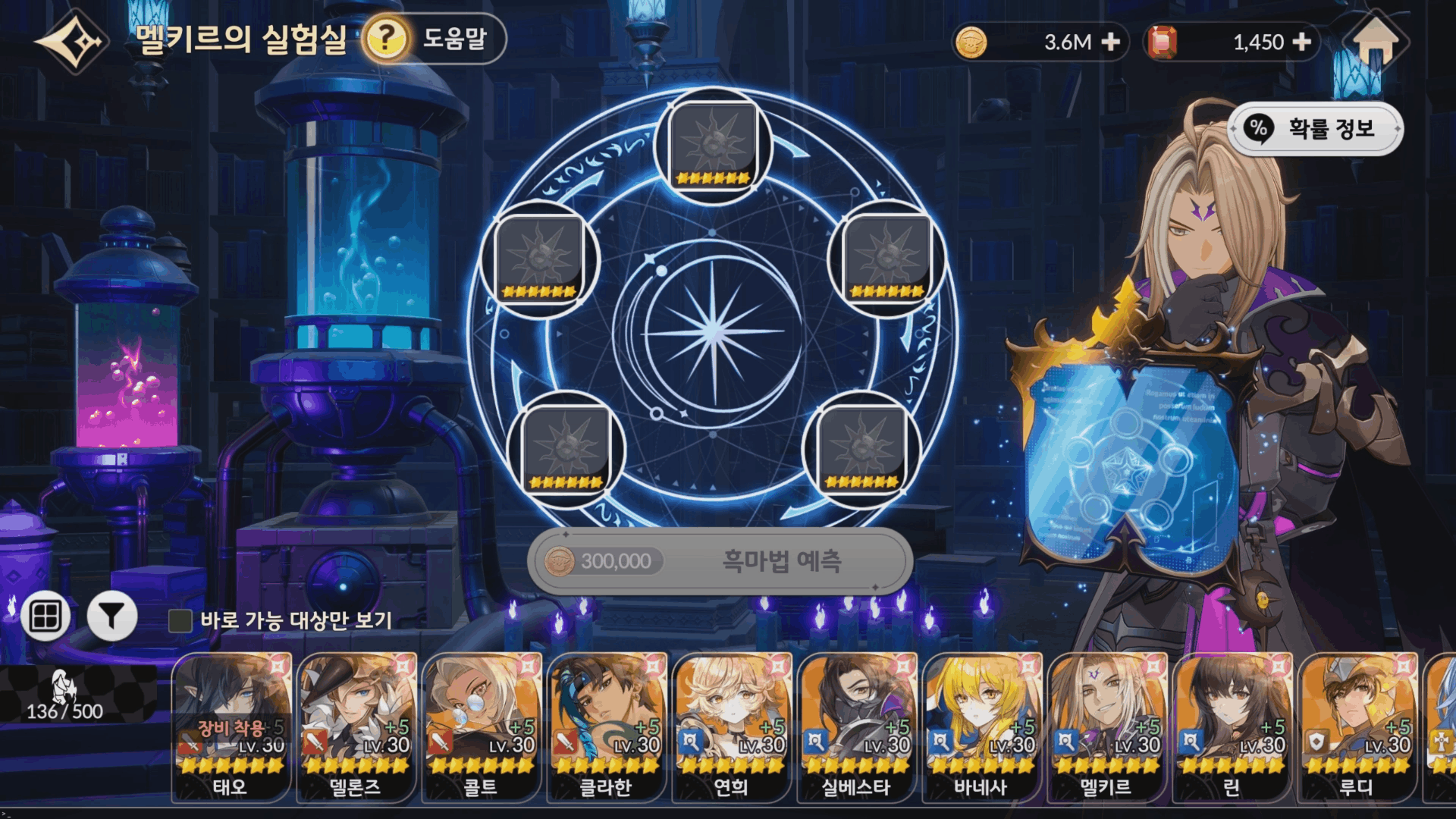The height and width of the screenshot is (819, 1456).
Task: Open 확률 정보 probability info
Action: [1316, 129]
